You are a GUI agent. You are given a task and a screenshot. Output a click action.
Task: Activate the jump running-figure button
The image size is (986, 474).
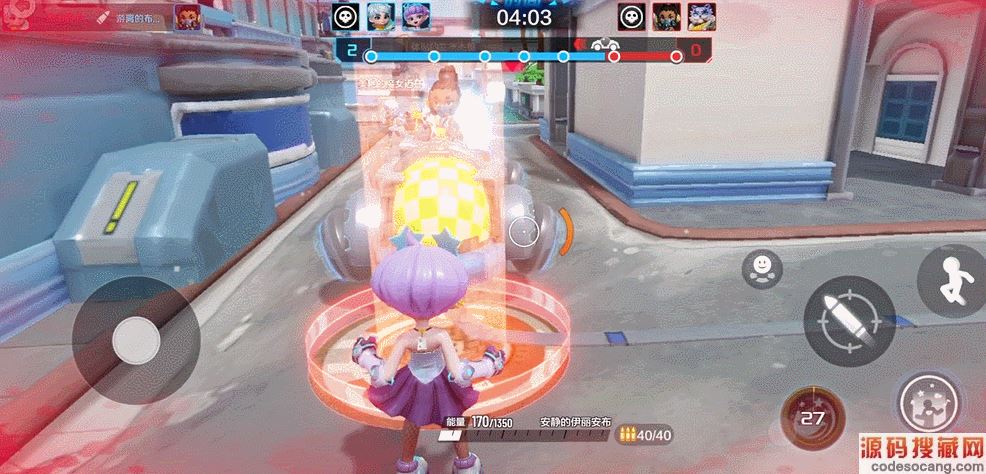pos(954,281)
